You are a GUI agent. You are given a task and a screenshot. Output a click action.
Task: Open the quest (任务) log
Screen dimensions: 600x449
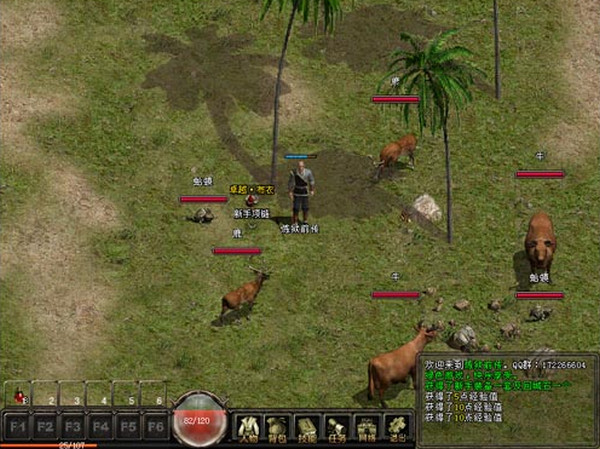tap(338, 427)
